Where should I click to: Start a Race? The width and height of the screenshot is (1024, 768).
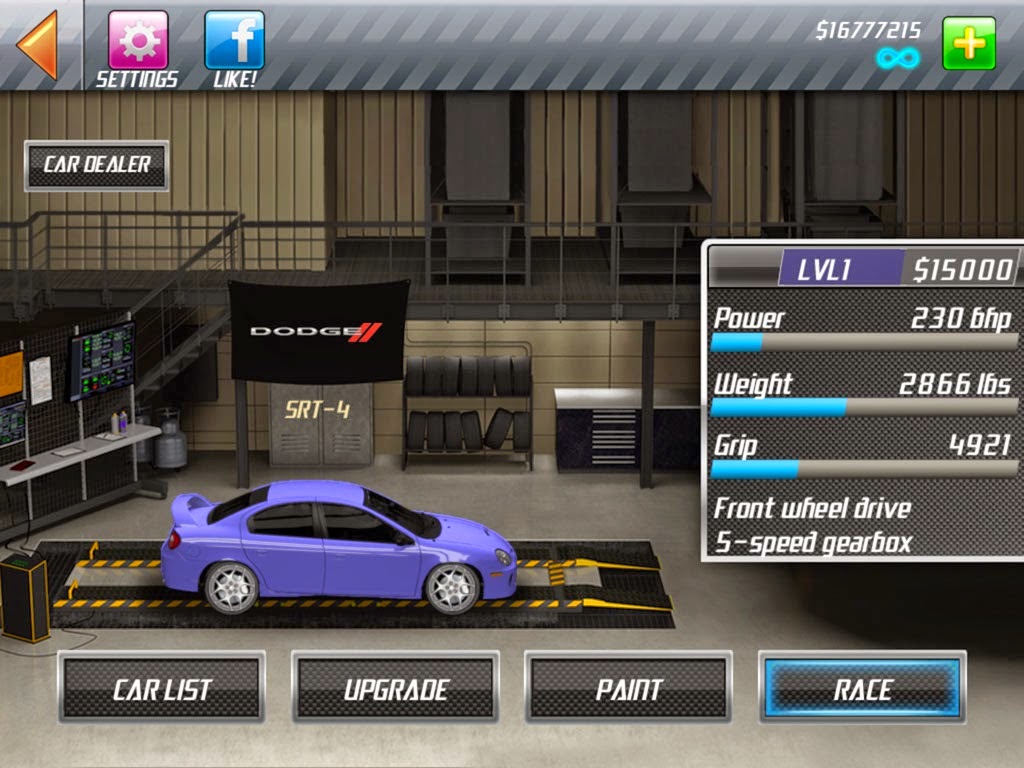tap(862, 688)
